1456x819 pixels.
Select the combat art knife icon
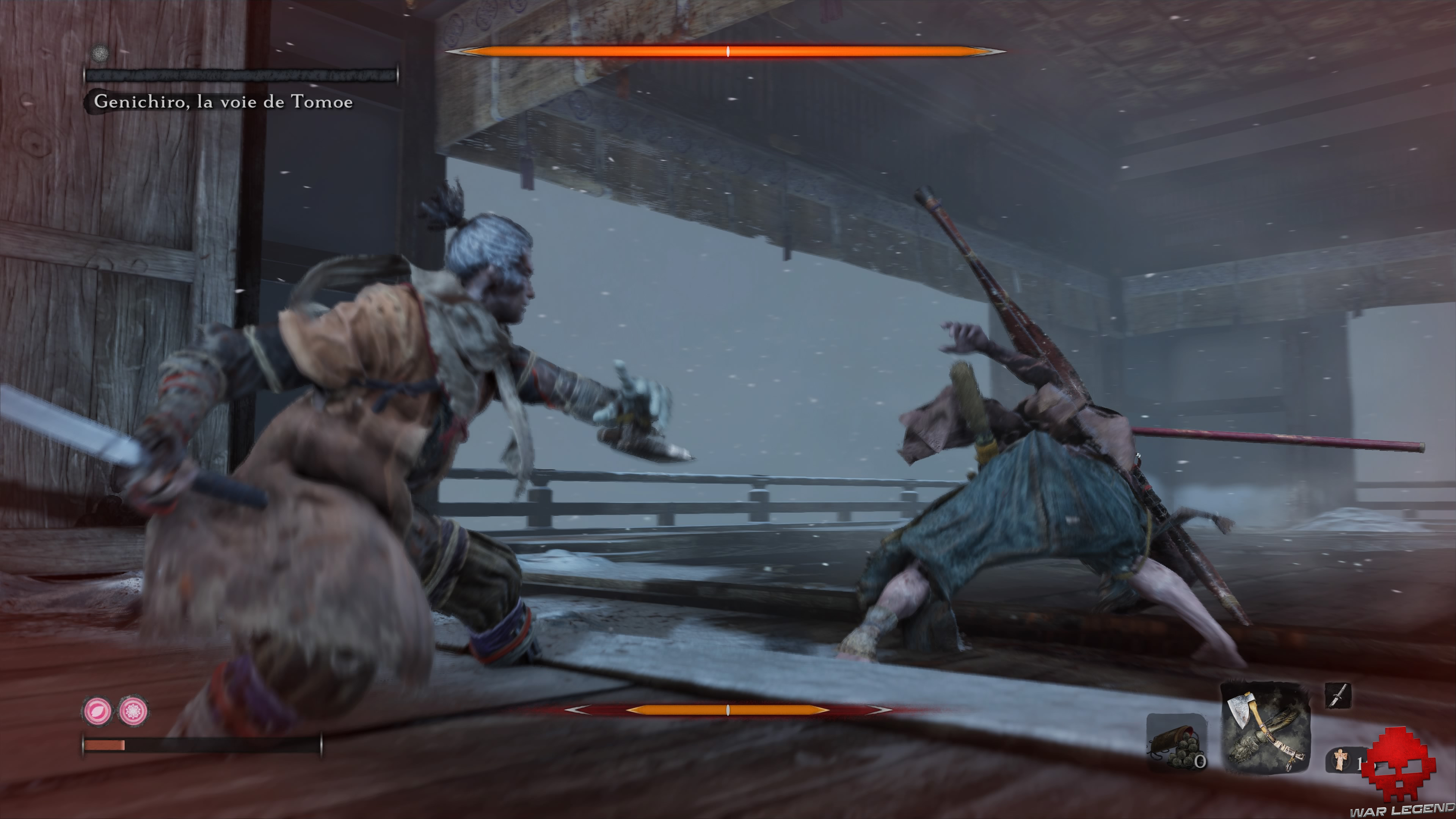point(1338,696)
